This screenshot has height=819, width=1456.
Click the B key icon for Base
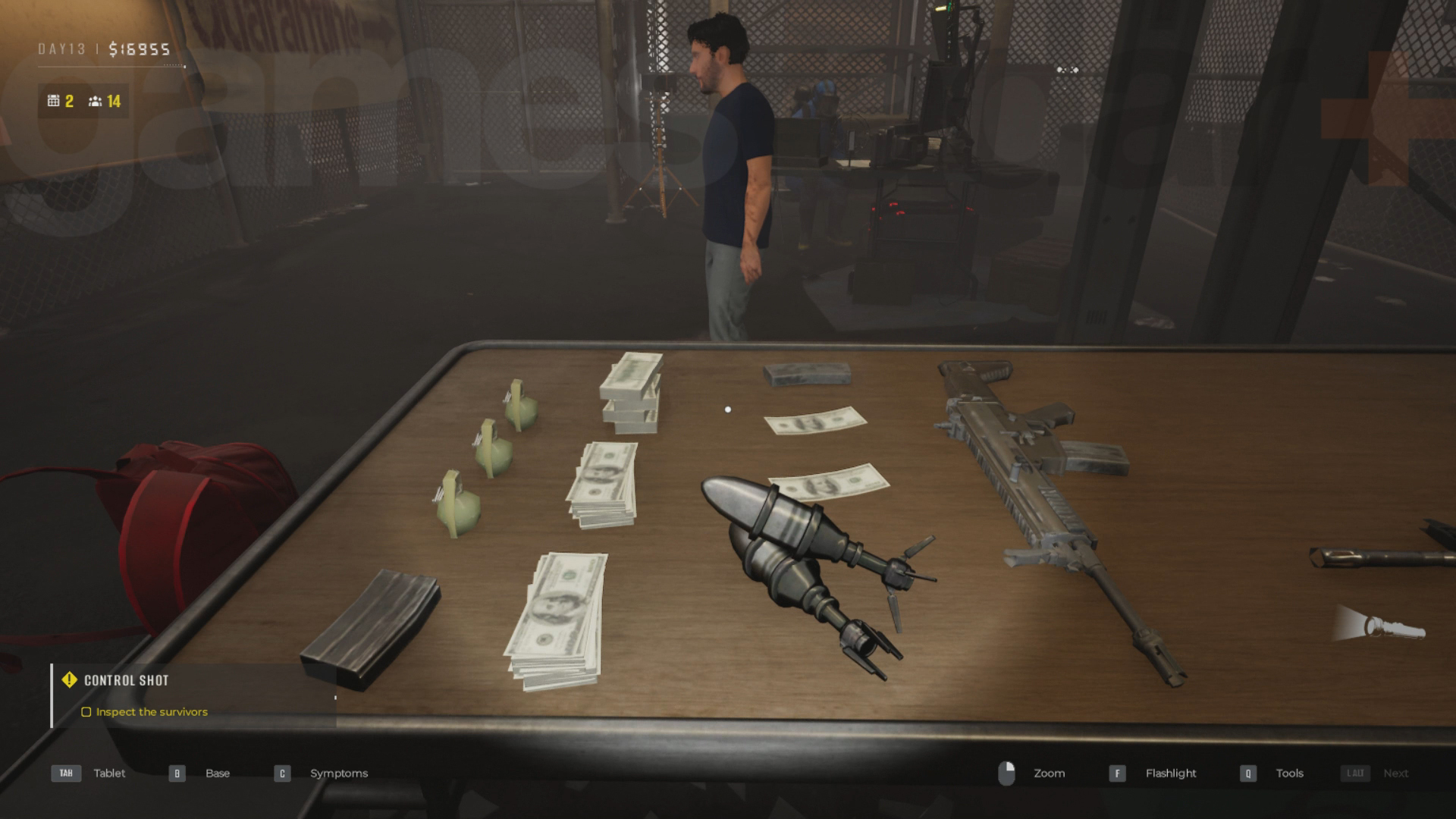[177, 773]
